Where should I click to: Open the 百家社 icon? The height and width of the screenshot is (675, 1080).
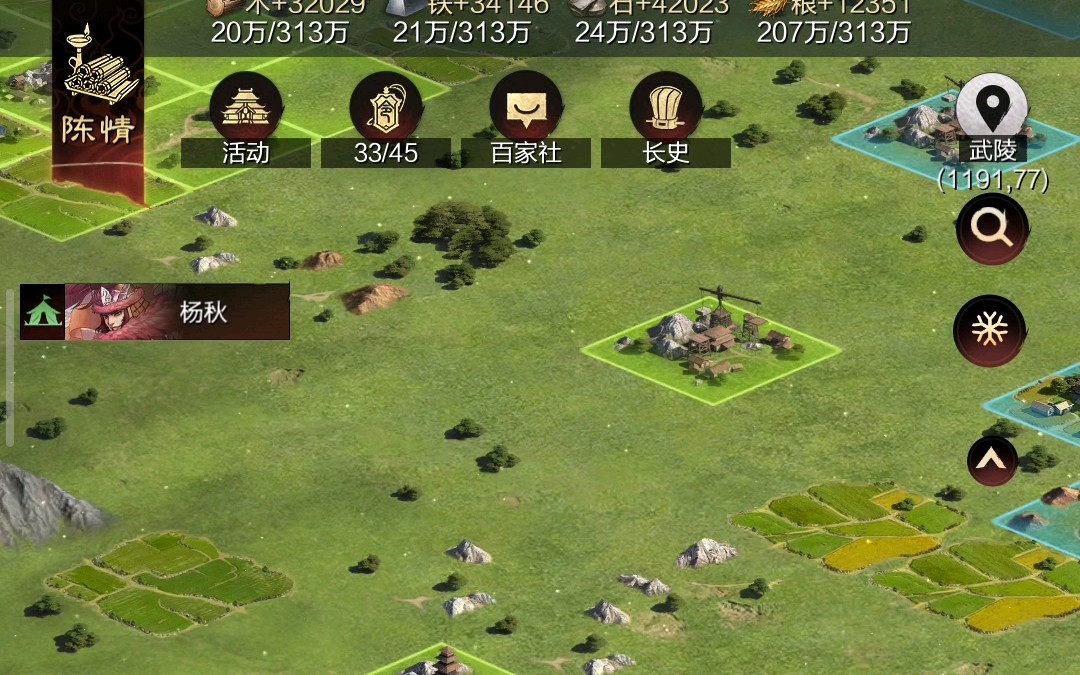pyautogui.click(x=525, y=110)
